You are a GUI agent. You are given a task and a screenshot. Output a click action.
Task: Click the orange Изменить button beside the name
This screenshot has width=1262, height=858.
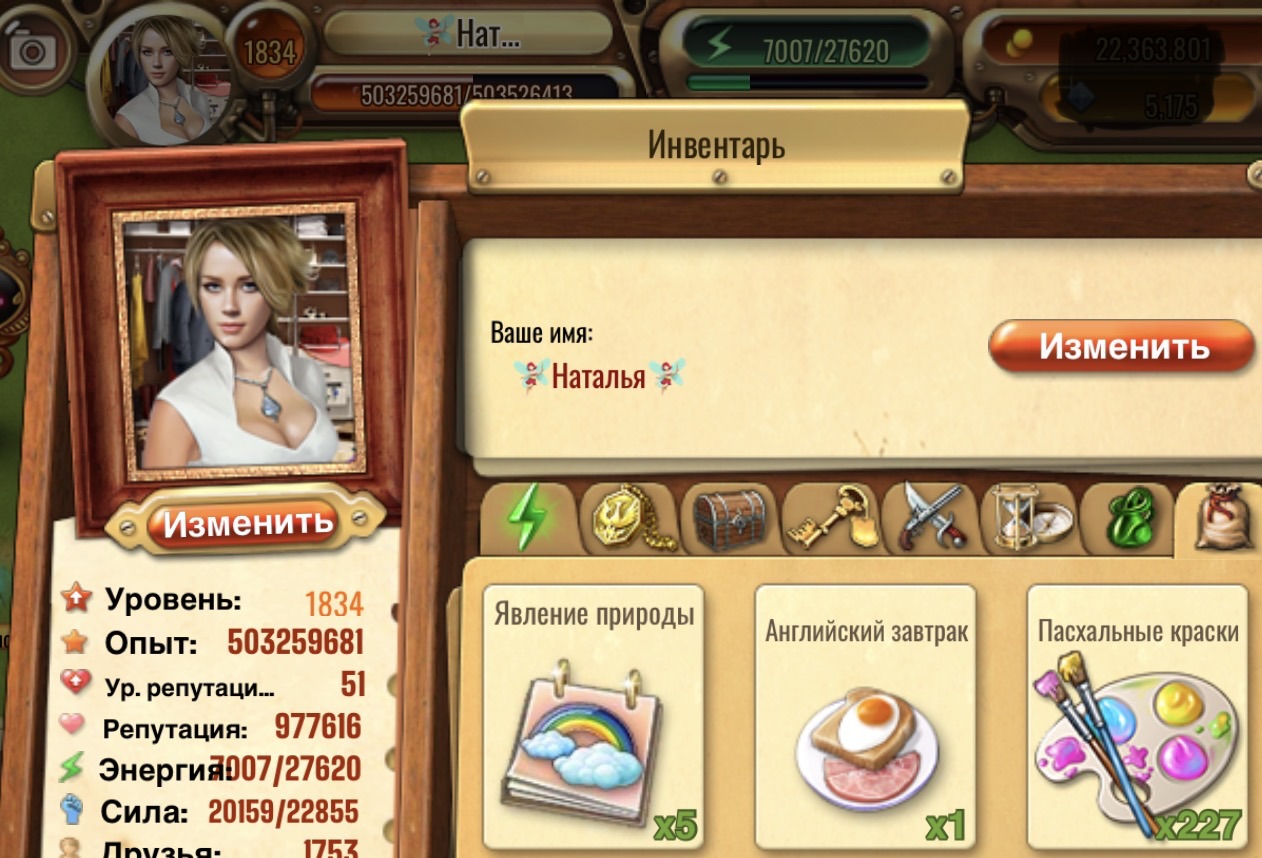[x=1122, y=347]
